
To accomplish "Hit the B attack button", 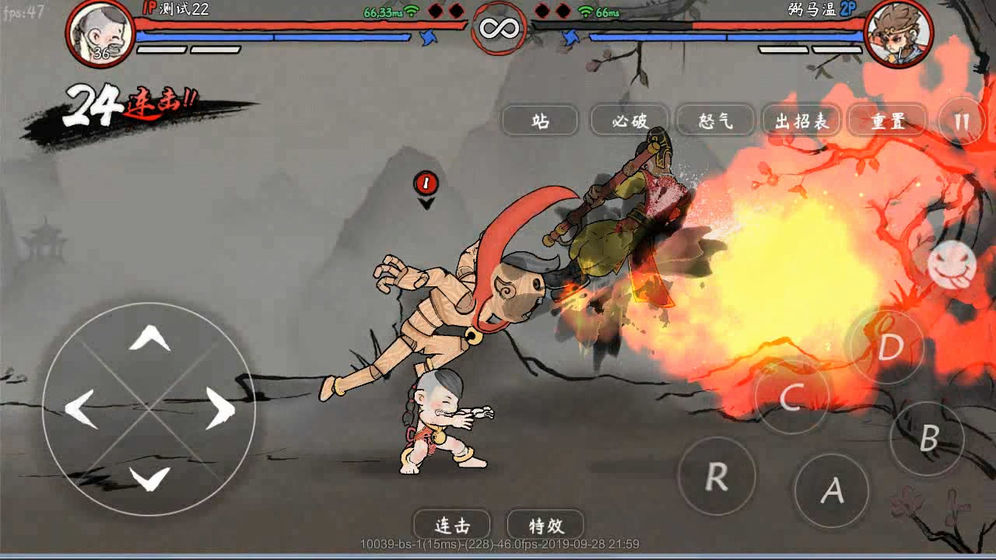I will (927, 438).
